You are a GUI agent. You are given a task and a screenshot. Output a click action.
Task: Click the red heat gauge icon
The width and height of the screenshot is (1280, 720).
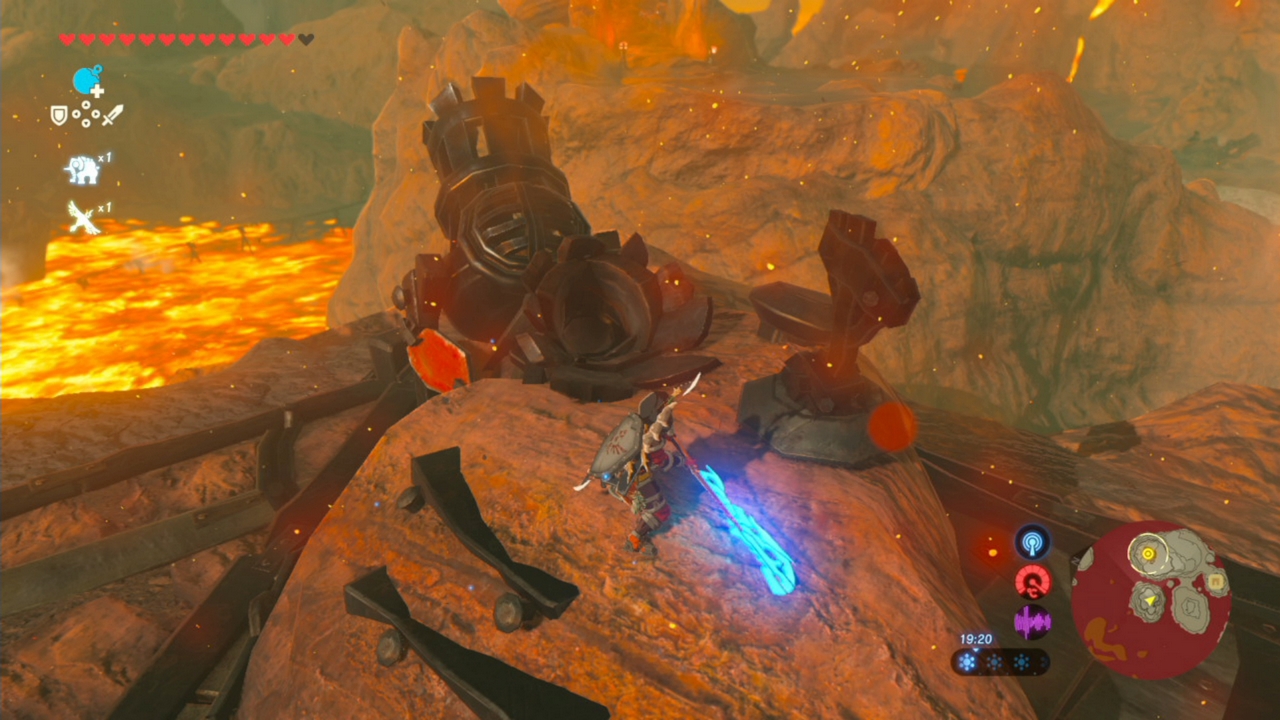(x=1033, y=583)
